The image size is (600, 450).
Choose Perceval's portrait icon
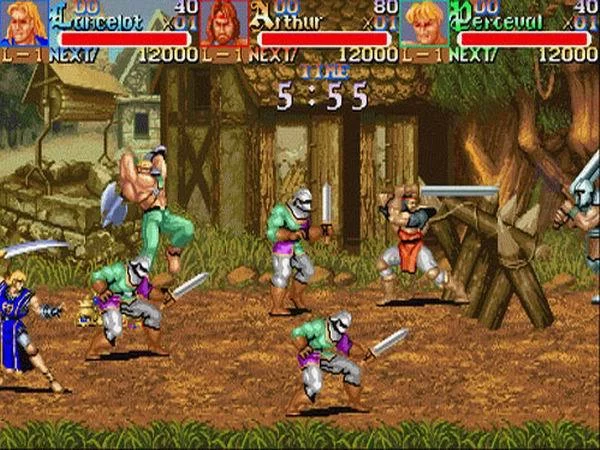point(423,24)
